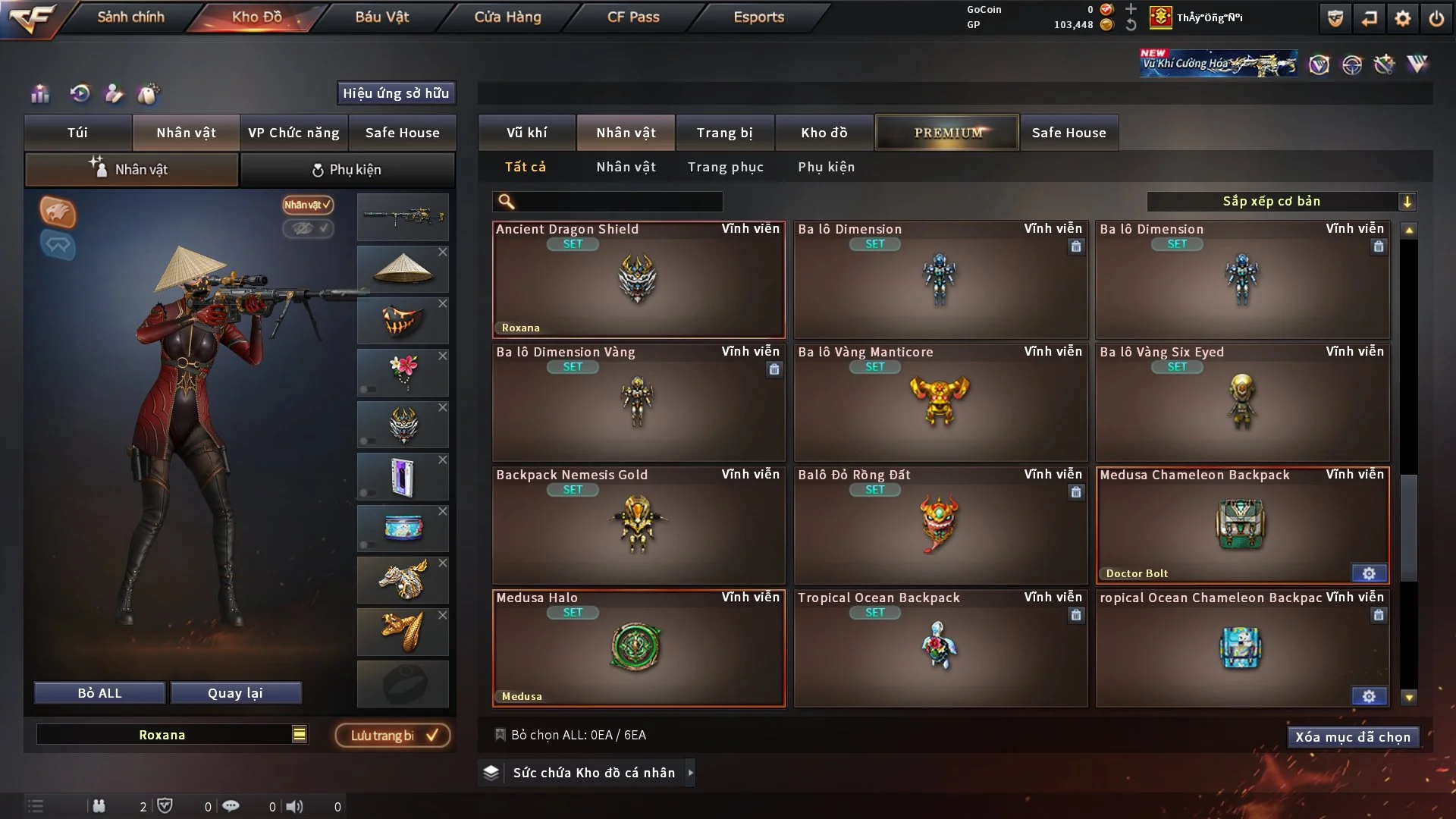Choose the Ba lô Vàng Manticore item
The width and height of the screenshot is (1456, 819).
[x=940, y=403]
